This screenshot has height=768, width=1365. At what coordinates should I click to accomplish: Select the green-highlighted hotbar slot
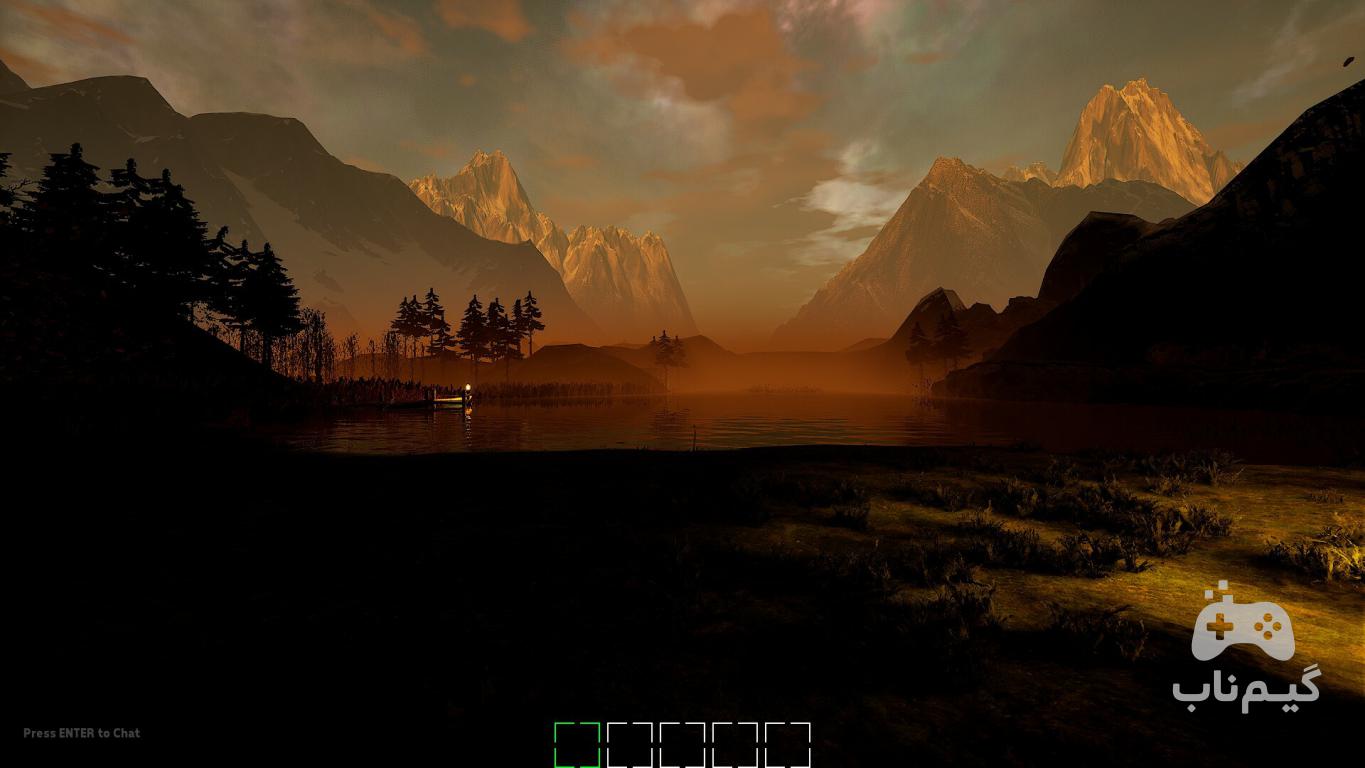[x=577, y=745]
